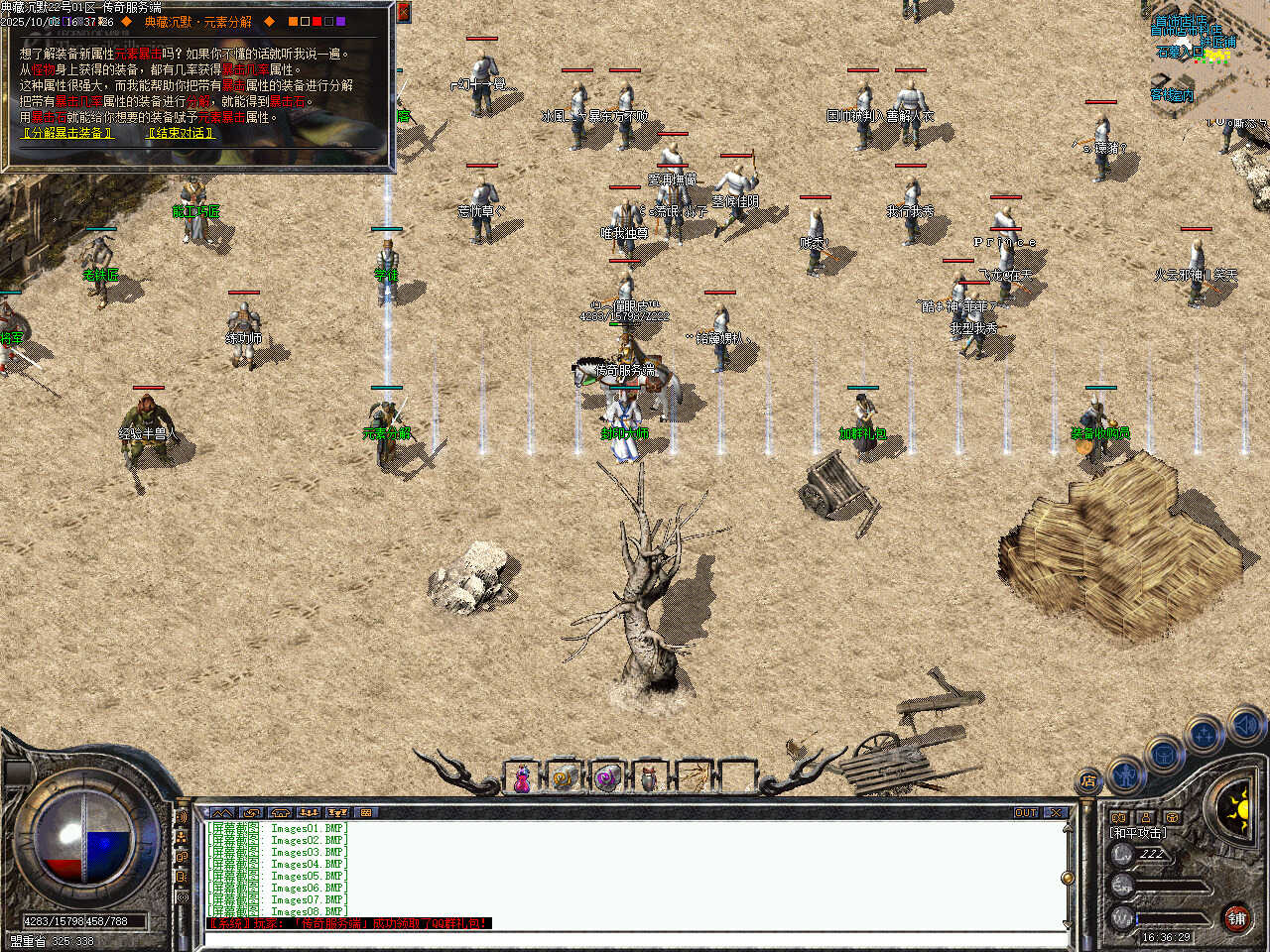Click the purple square in dialogue header
Viewport: 1270px width, 952px height.
point(341,21)
